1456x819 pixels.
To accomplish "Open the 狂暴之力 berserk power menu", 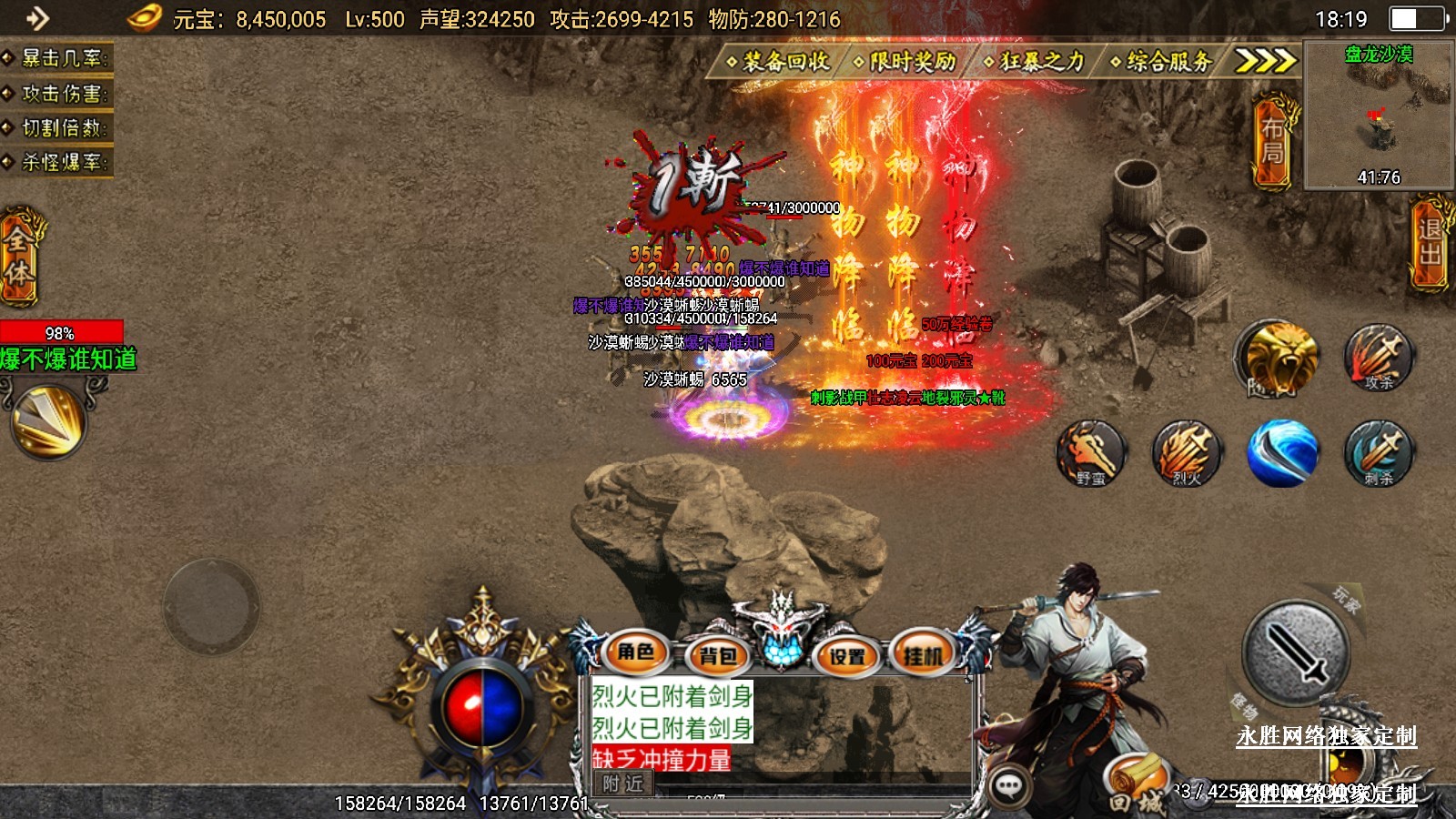I will point(1036,61).
